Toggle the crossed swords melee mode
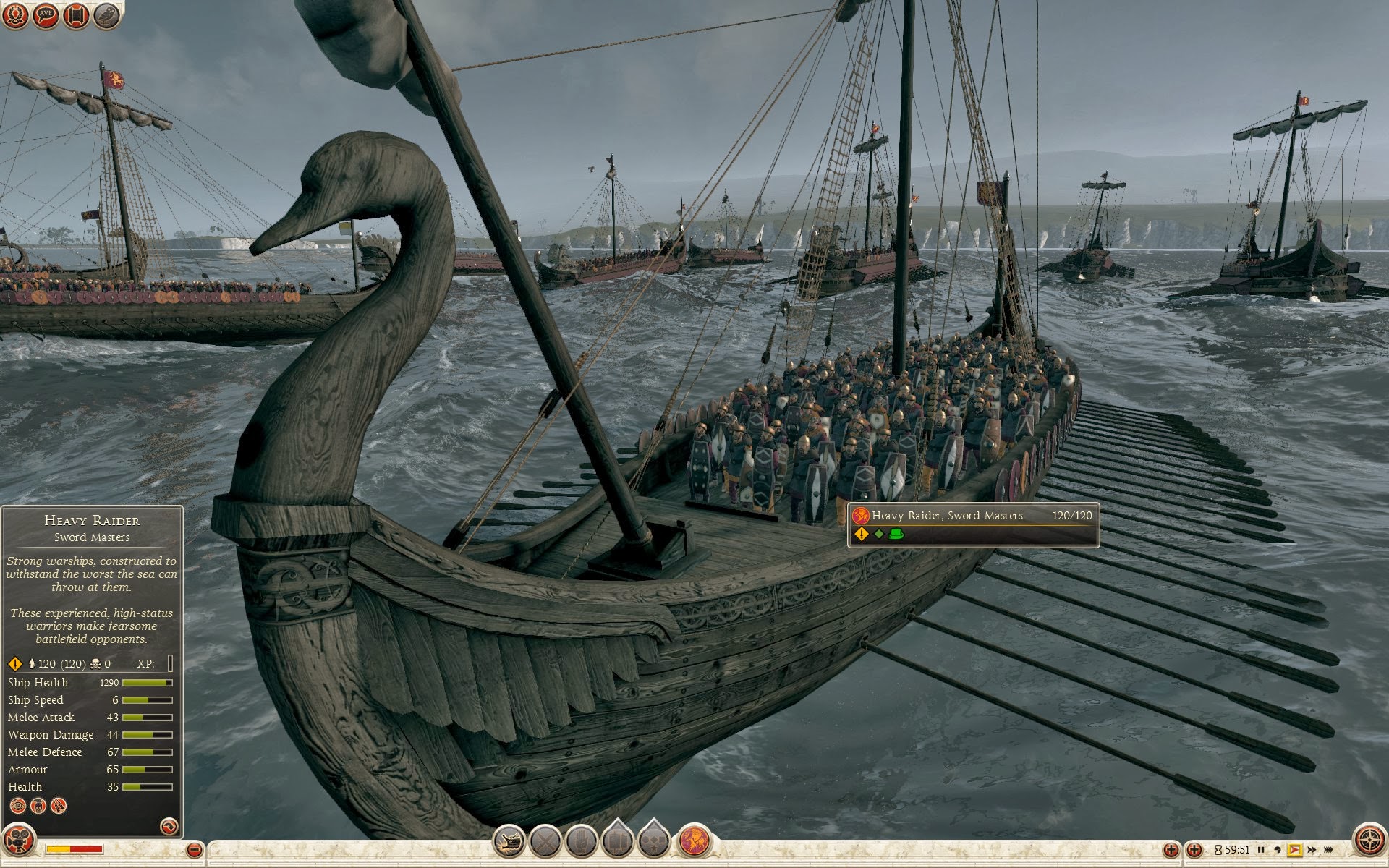Screen dimensions: 1389x868 [545, 841]
